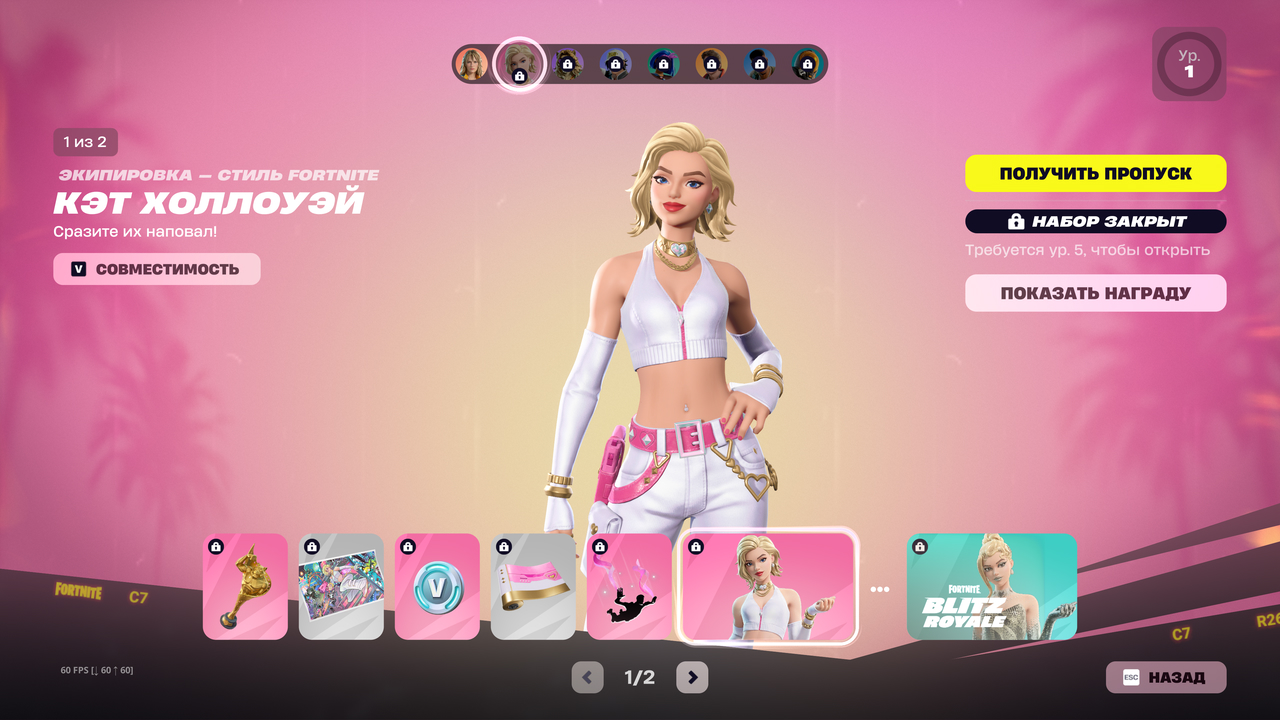Viewport: 1280px width, 720px height.
Task: Click the Ур. 1 level badge
Action: pyautogui.click(x=1189, y=64)
